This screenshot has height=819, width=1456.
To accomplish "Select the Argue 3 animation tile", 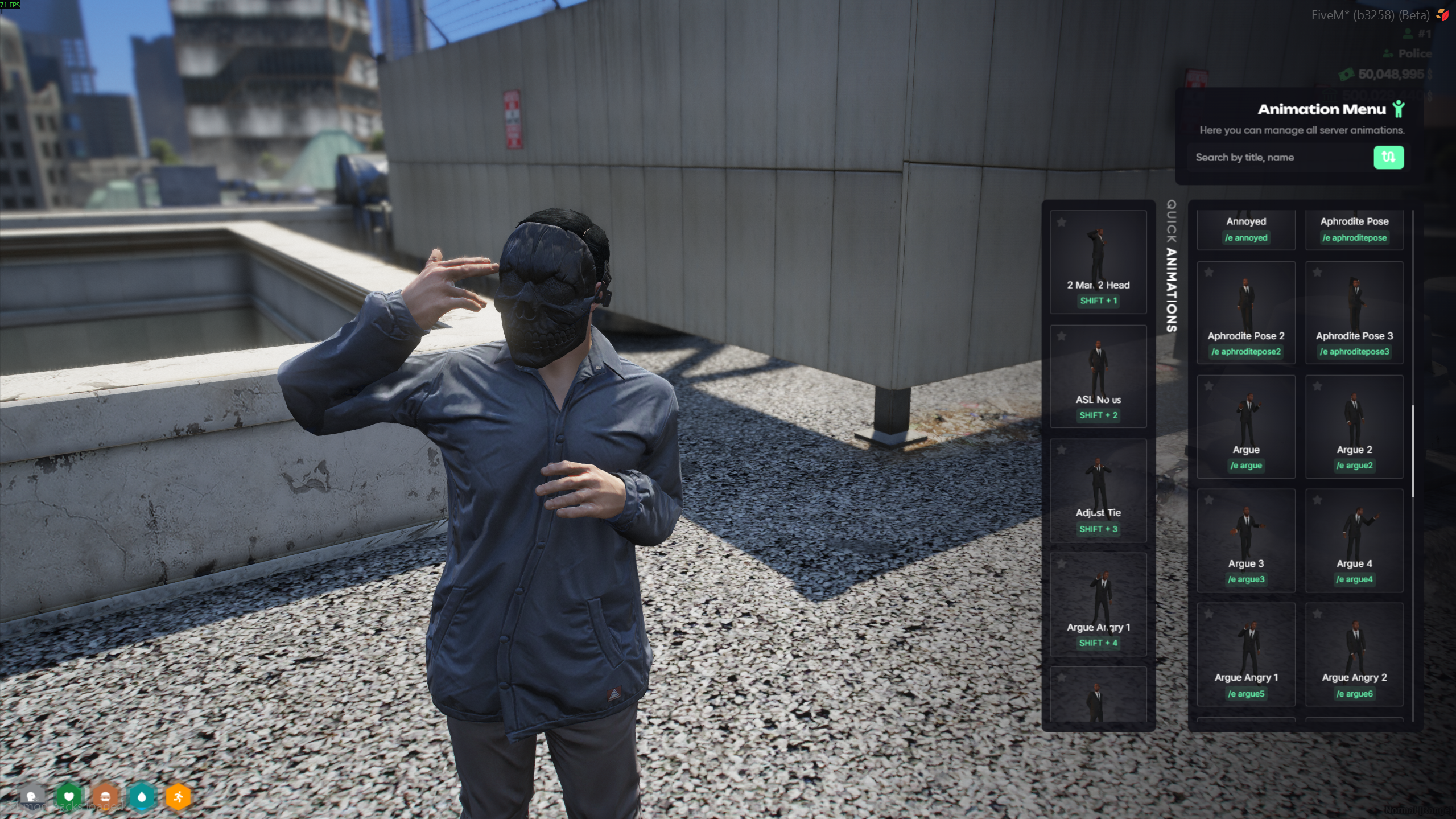I will coord(1245,541).
